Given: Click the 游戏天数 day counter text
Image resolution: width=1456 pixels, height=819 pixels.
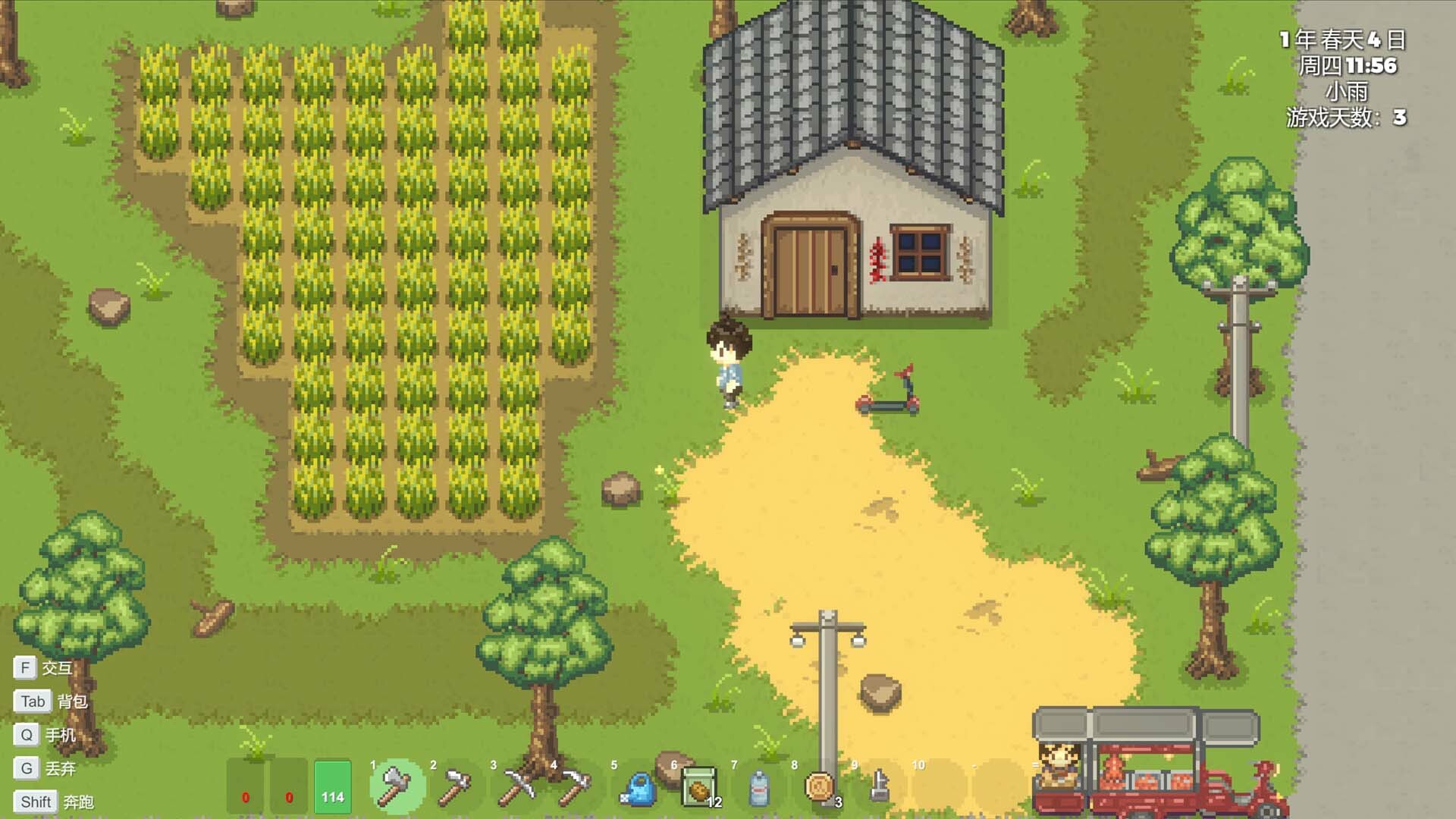Looking at the screenshot, I should pyautogui.click(x=1346, y=117).
